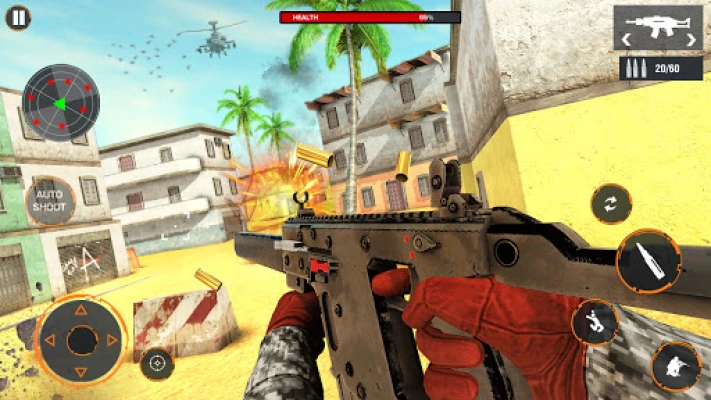The width and height of the screenshot is (711, 400).
Task: Open the circular radar minimap
Action: [60, 102]
